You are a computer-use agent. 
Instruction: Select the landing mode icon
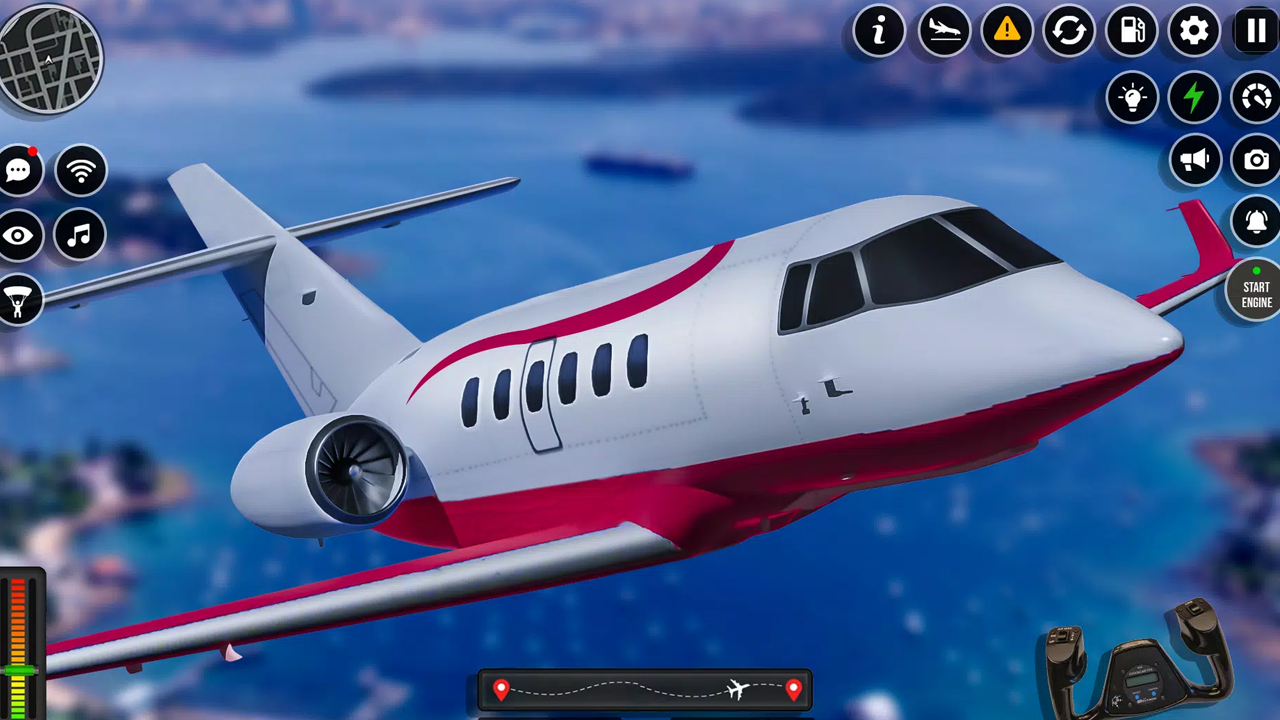pyautogui.click(x=943, y=31)
